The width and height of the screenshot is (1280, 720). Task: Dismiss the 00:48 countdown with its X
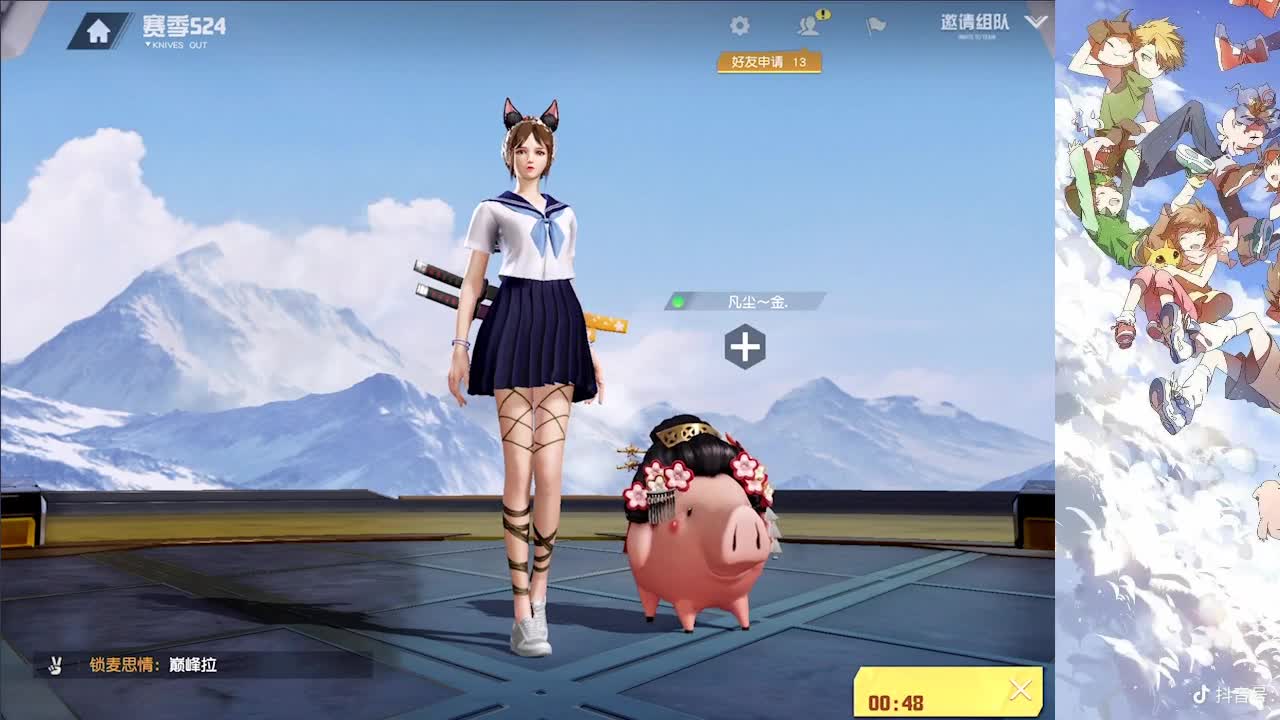pyautogui.click(x=1021, y=690)
